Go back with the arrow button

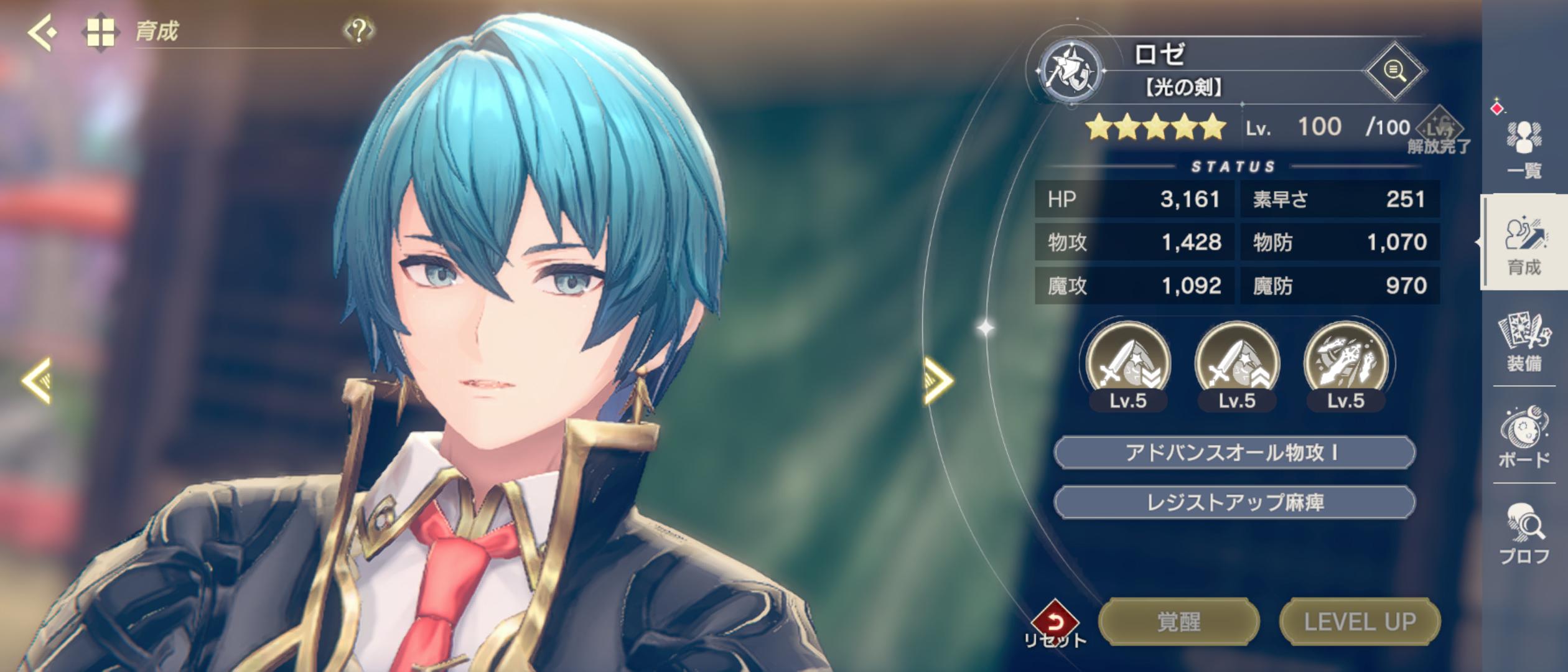(42, 31)
